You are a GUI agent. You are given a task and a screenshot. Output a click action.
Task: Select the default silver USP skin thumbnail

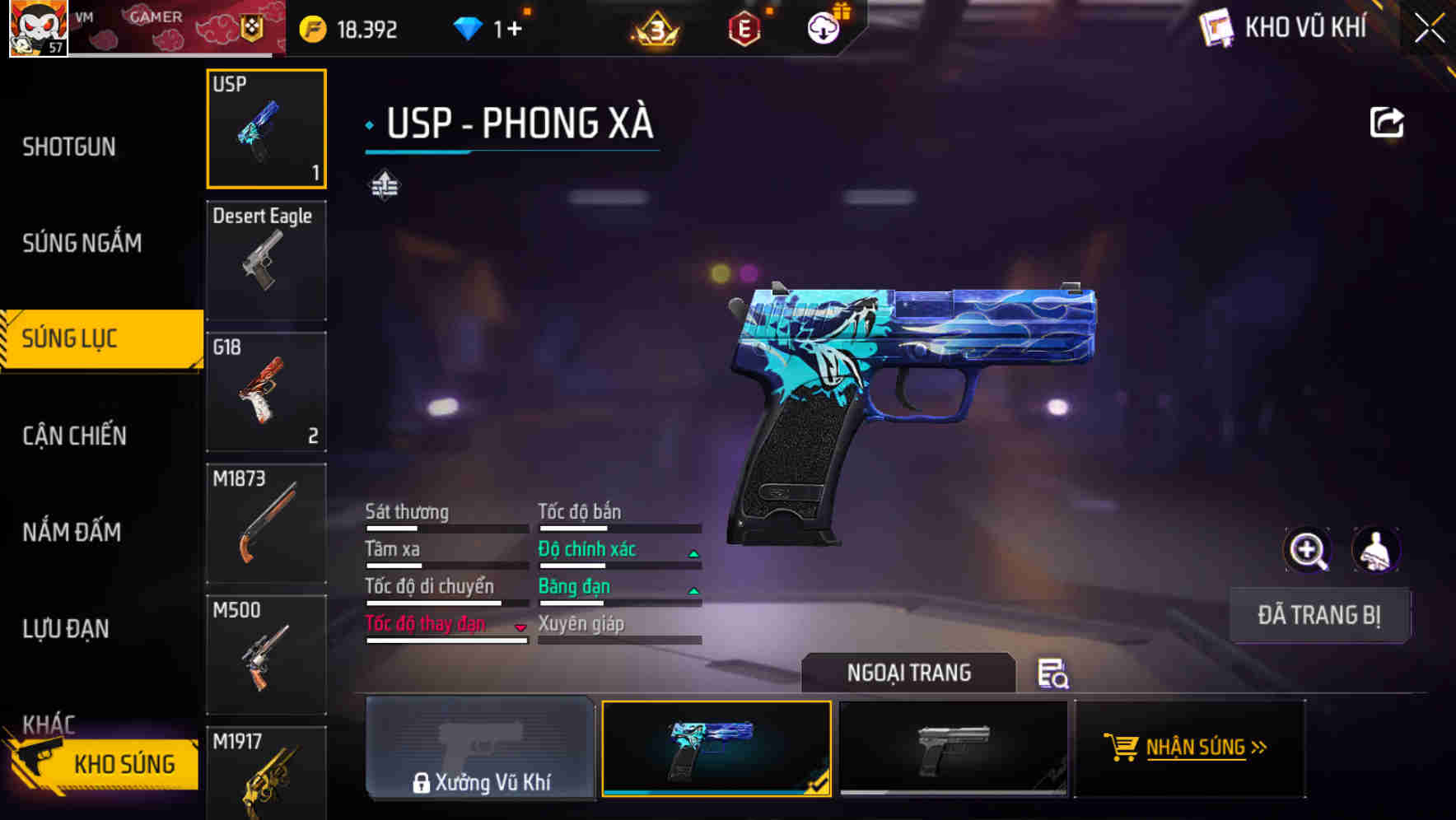(x=953, y=748)
